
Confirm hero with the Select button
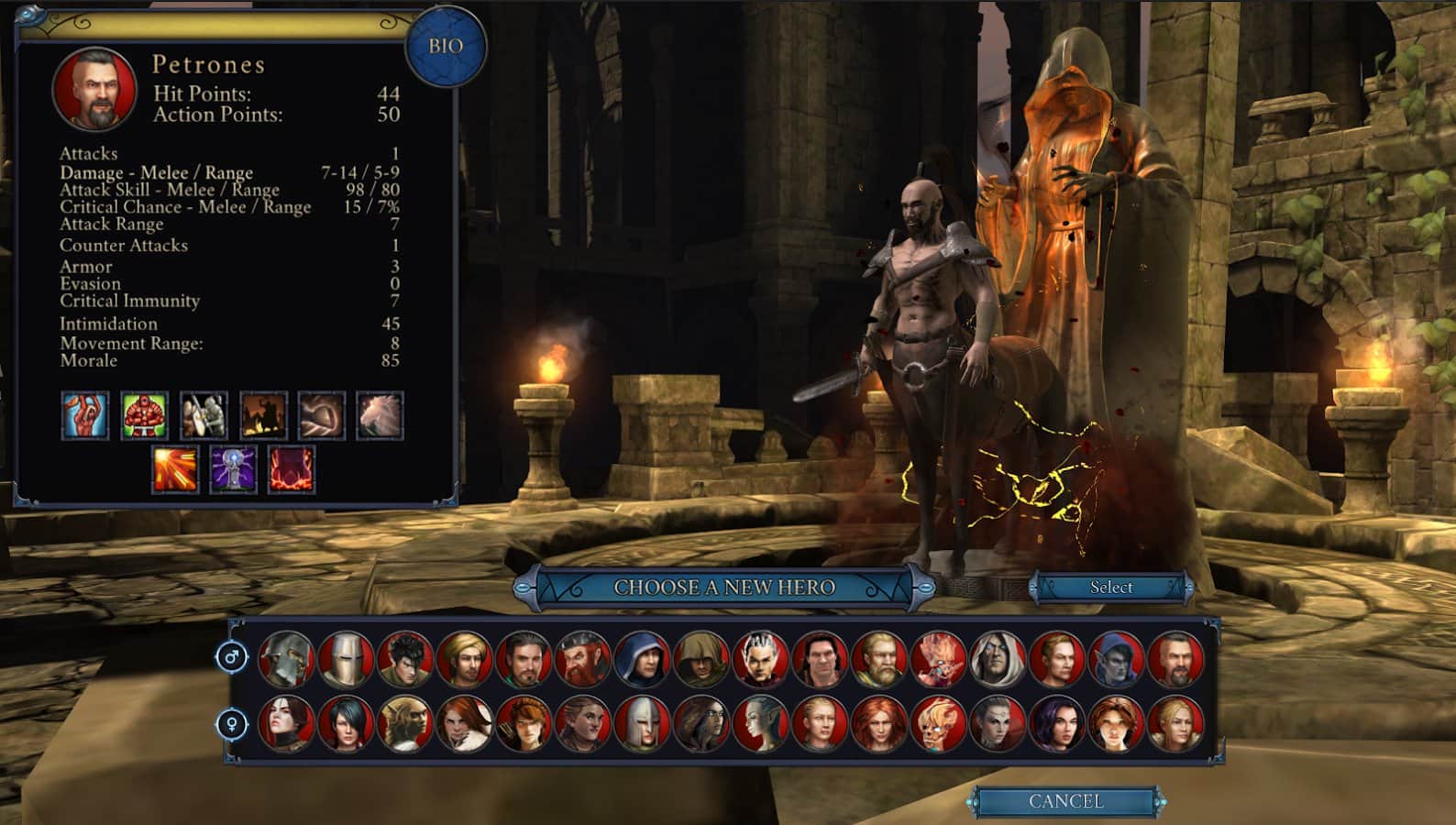coord(1111,588)
